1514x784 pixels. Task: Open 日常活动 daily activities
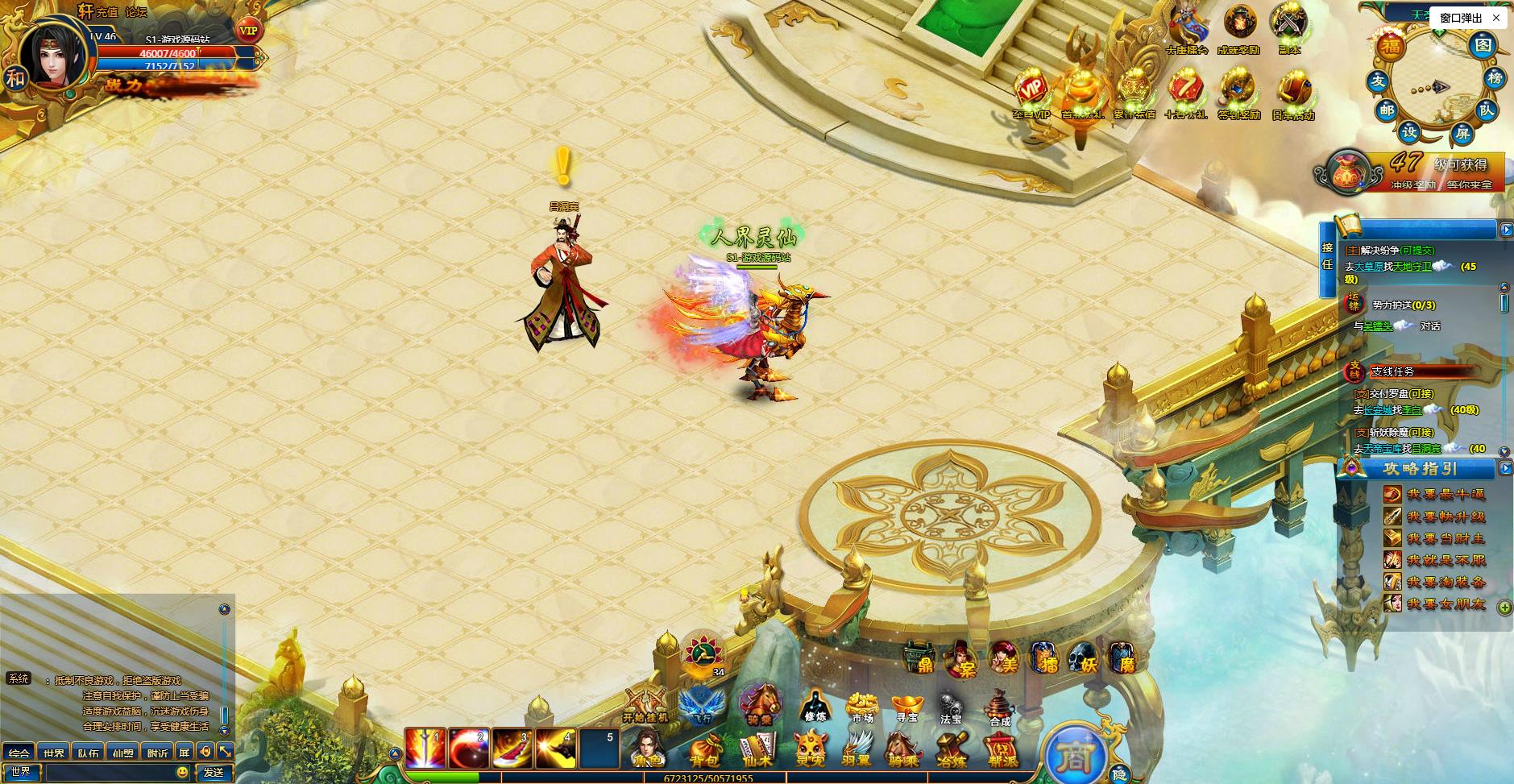pos(1293,94)
